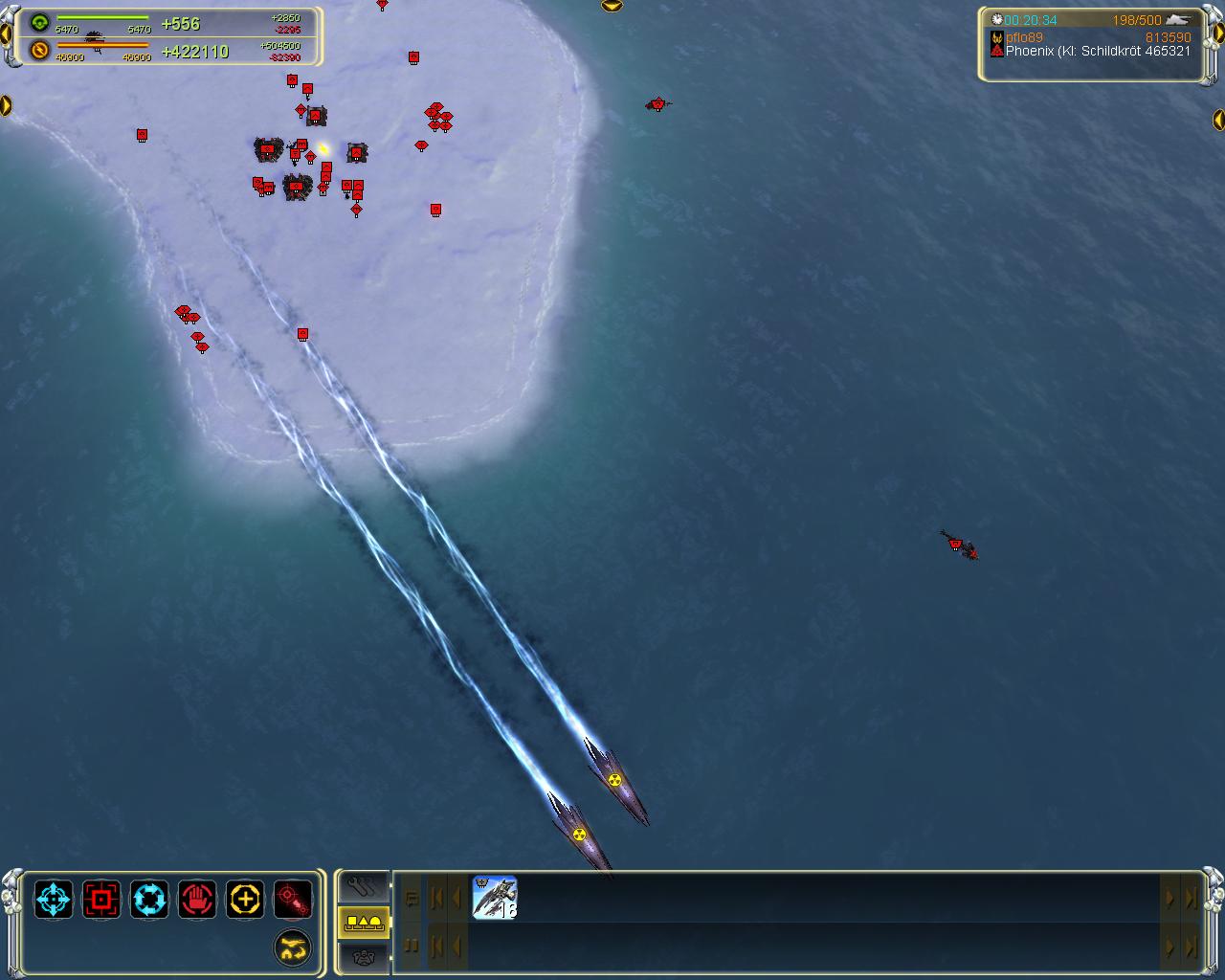Click the red hand Stop order
The height and width of the screenshot is (980, 1225).
(x=197, y=900)
